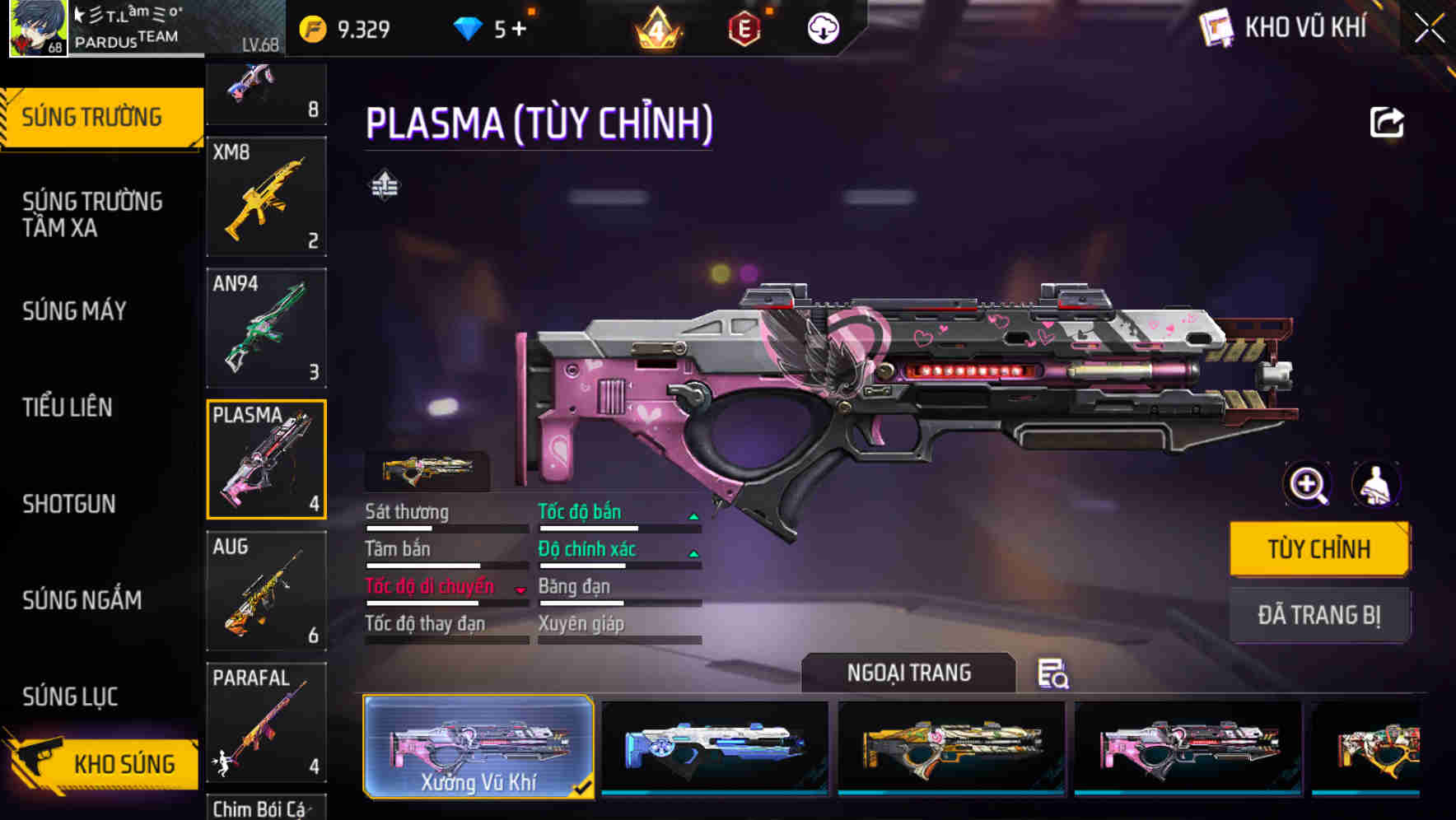Image resolution: width=1456 pixels, height=820 pixels.
Task: Open the Súng Lục category
Action: (71, 697)
